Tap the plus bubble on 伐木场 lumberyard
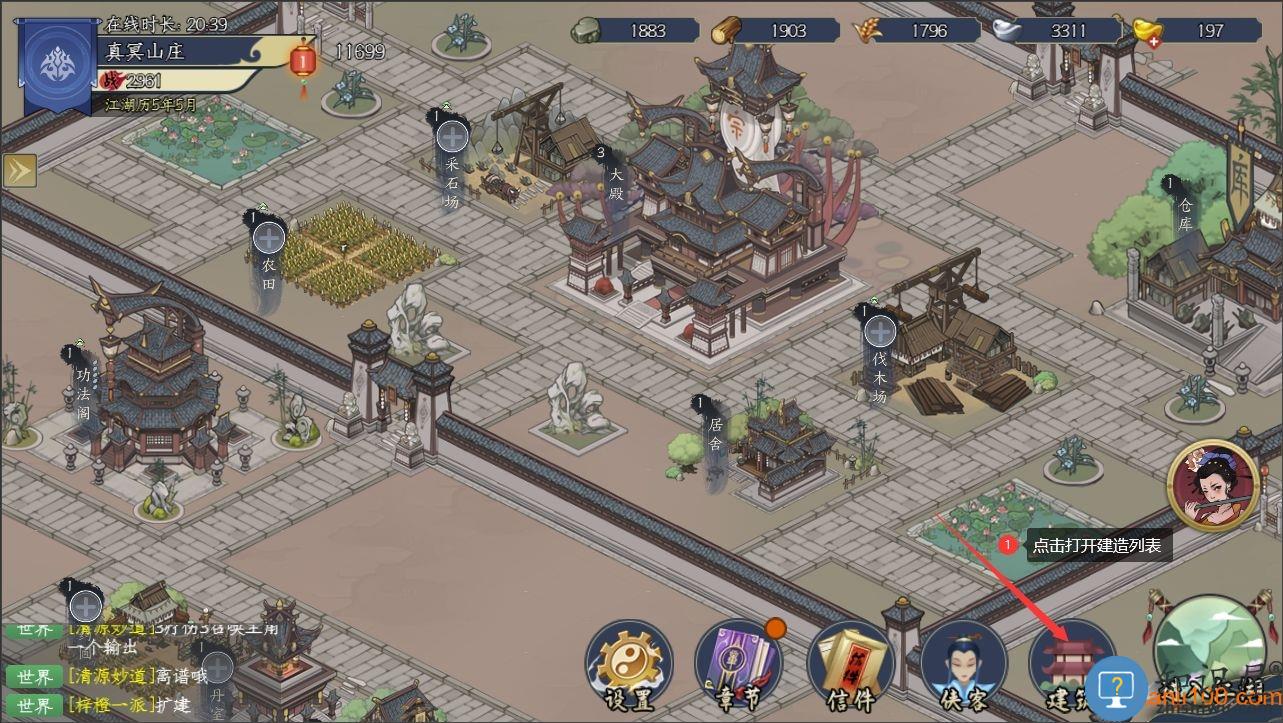Viewport: 1283px width, 723px height. tap(880, 331)
